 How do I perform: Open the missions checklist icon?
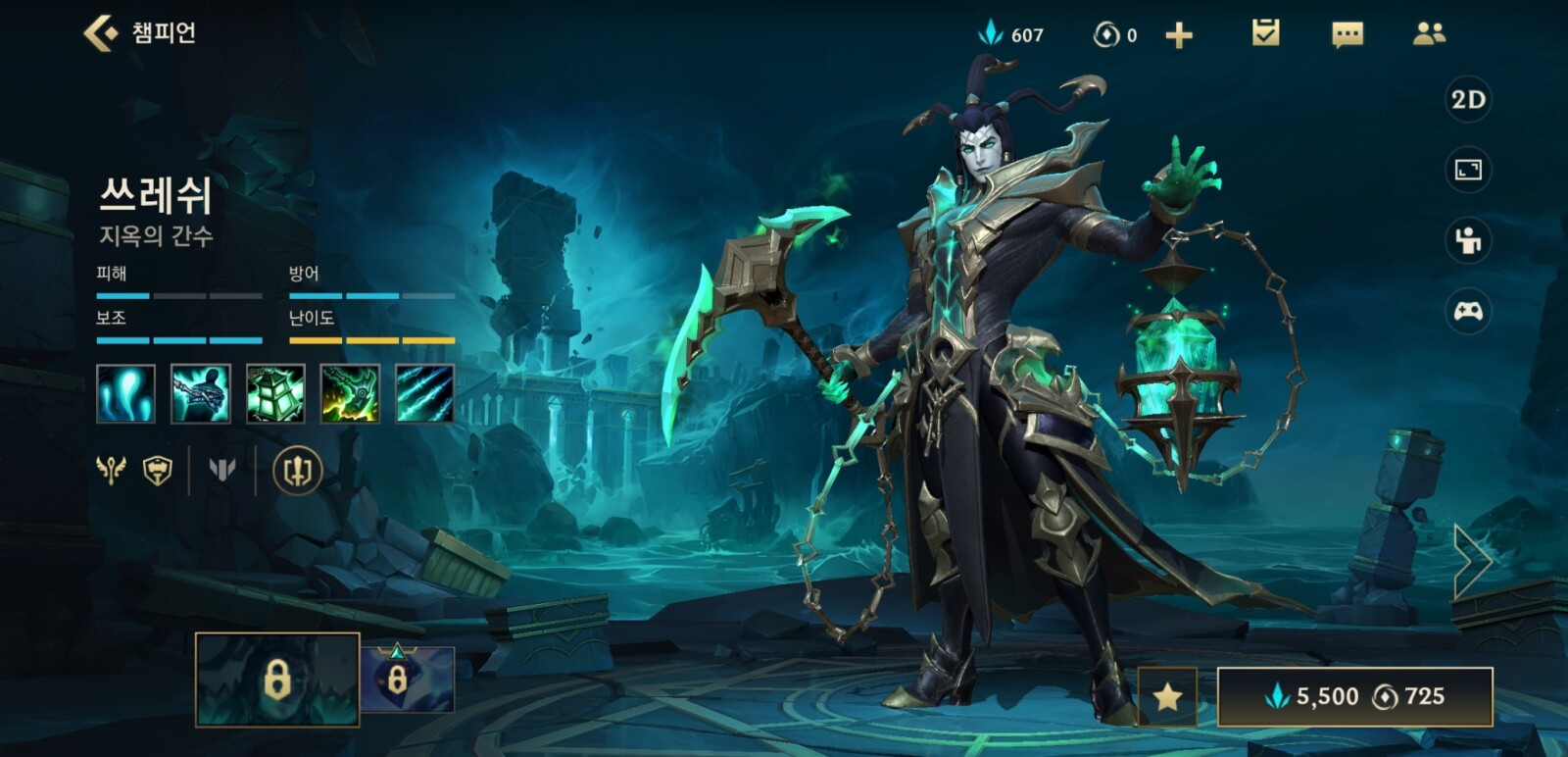pos(1265,34)
